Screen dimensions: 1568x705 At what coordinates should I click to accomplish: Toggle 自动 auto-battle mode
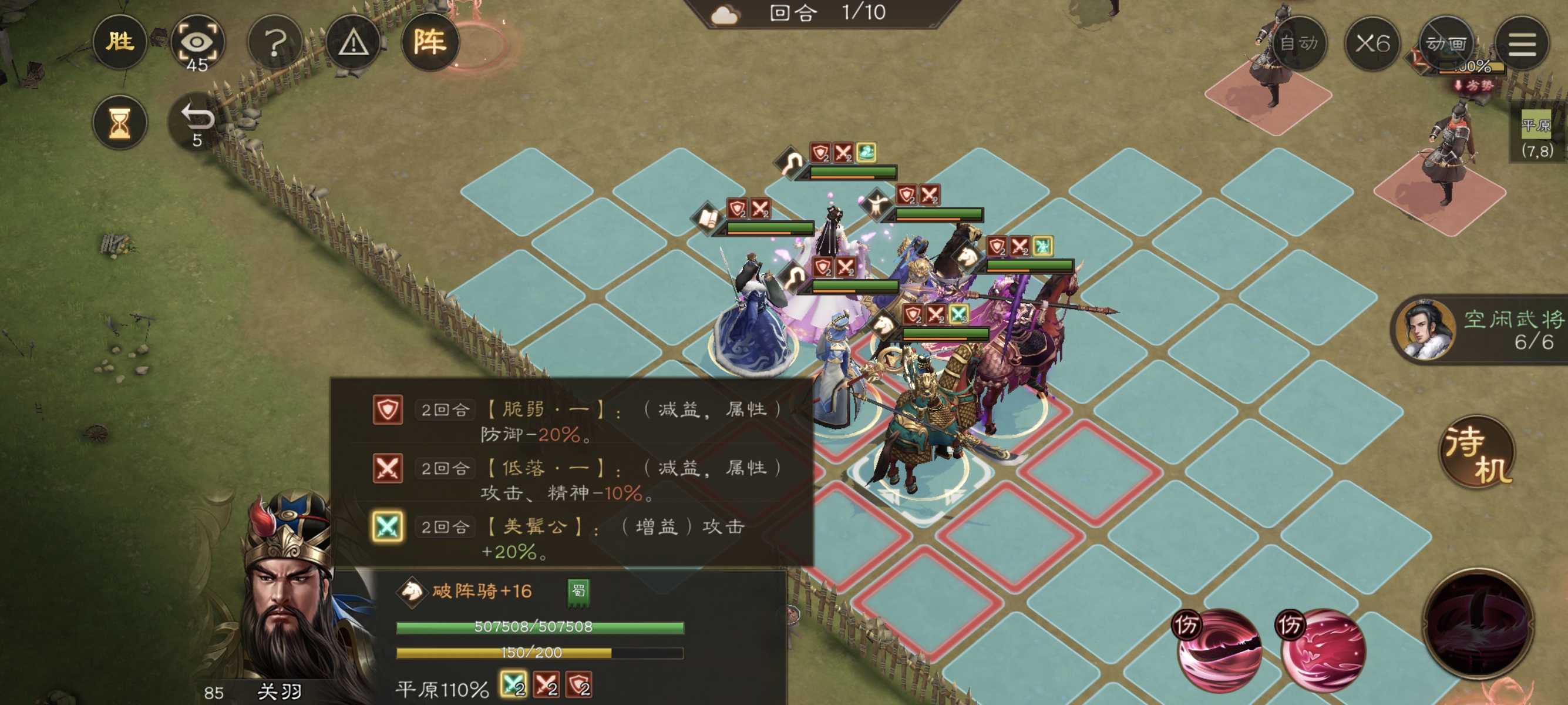pyautogui.click(x=1300, y=43)
